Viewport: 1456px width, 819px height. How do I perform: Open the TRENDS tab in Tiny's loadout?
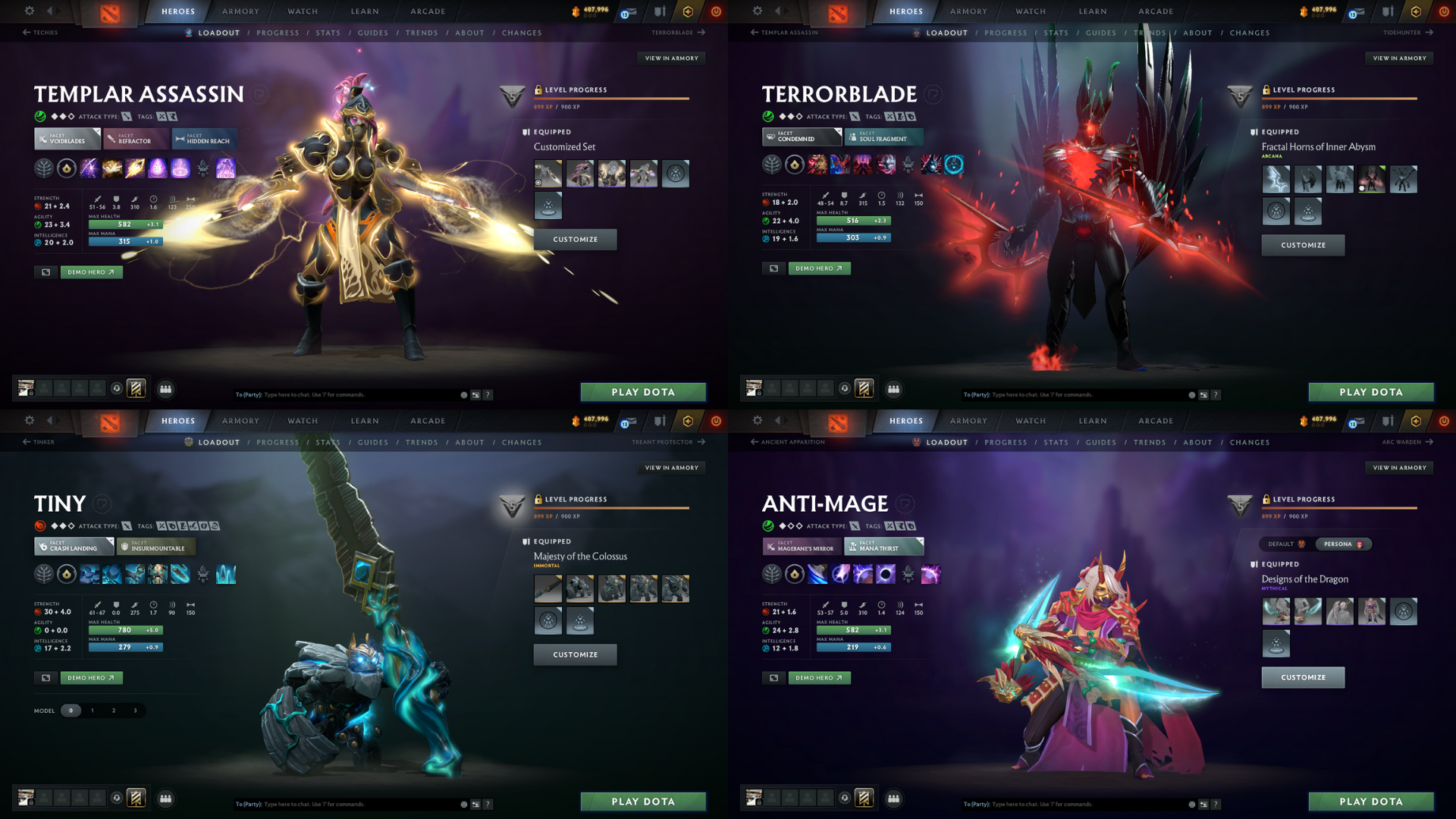pyautogui.click(x=422, y=442)
